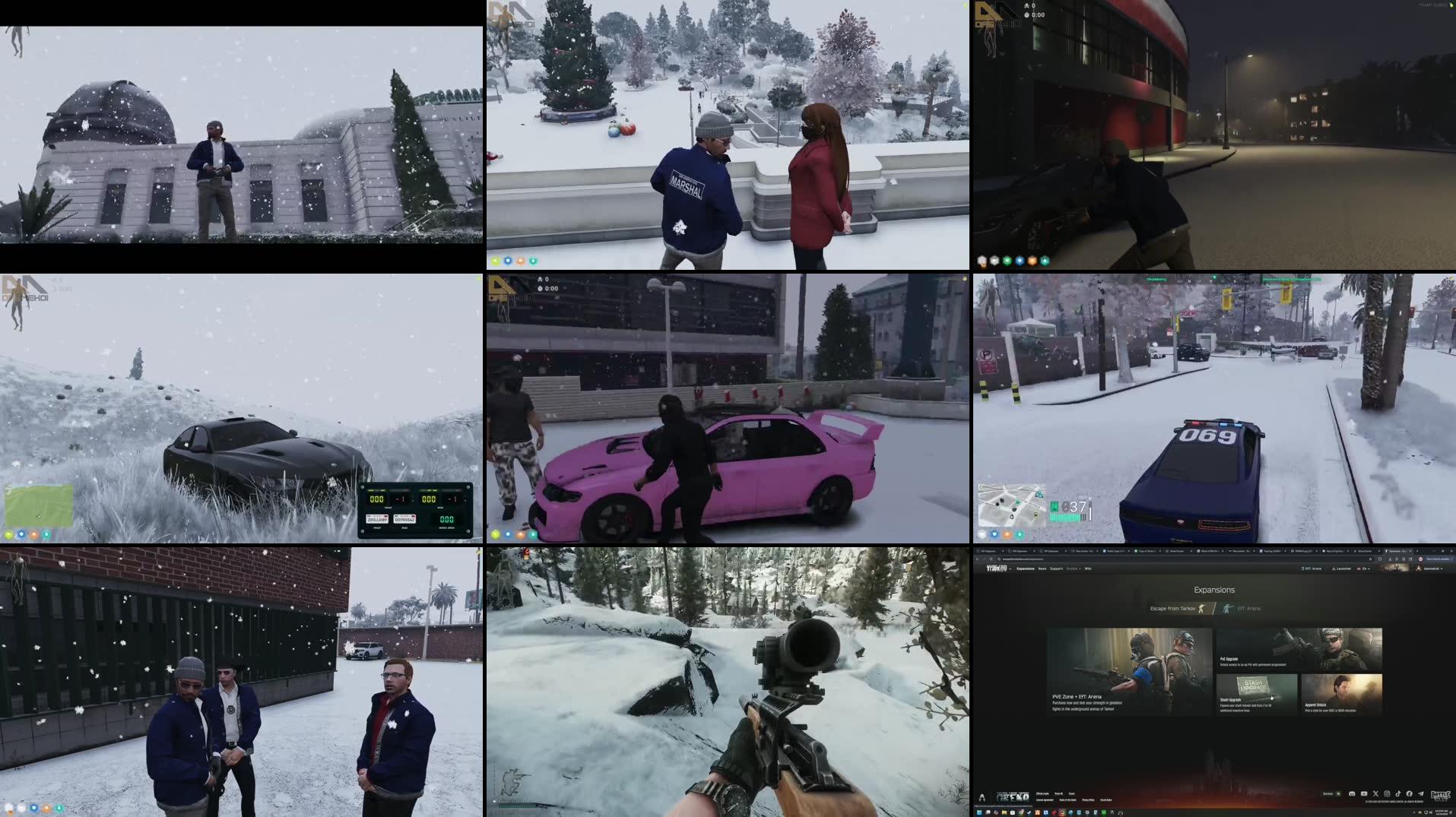Image resolution: width=1456 pixels, height=817 pixels.
Task: Open the Wiki link in the top navigation
Action: coord(1089,568)
